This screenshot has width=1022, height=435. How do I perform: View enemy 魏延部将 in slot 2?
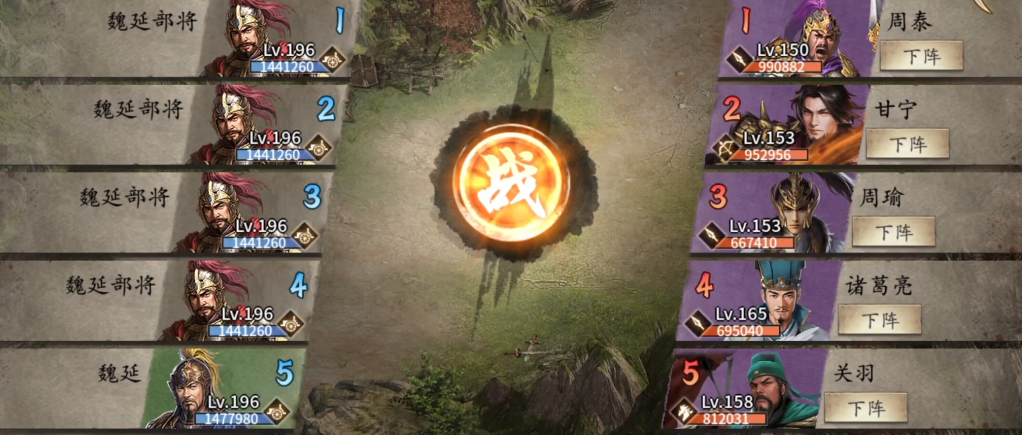238,124
